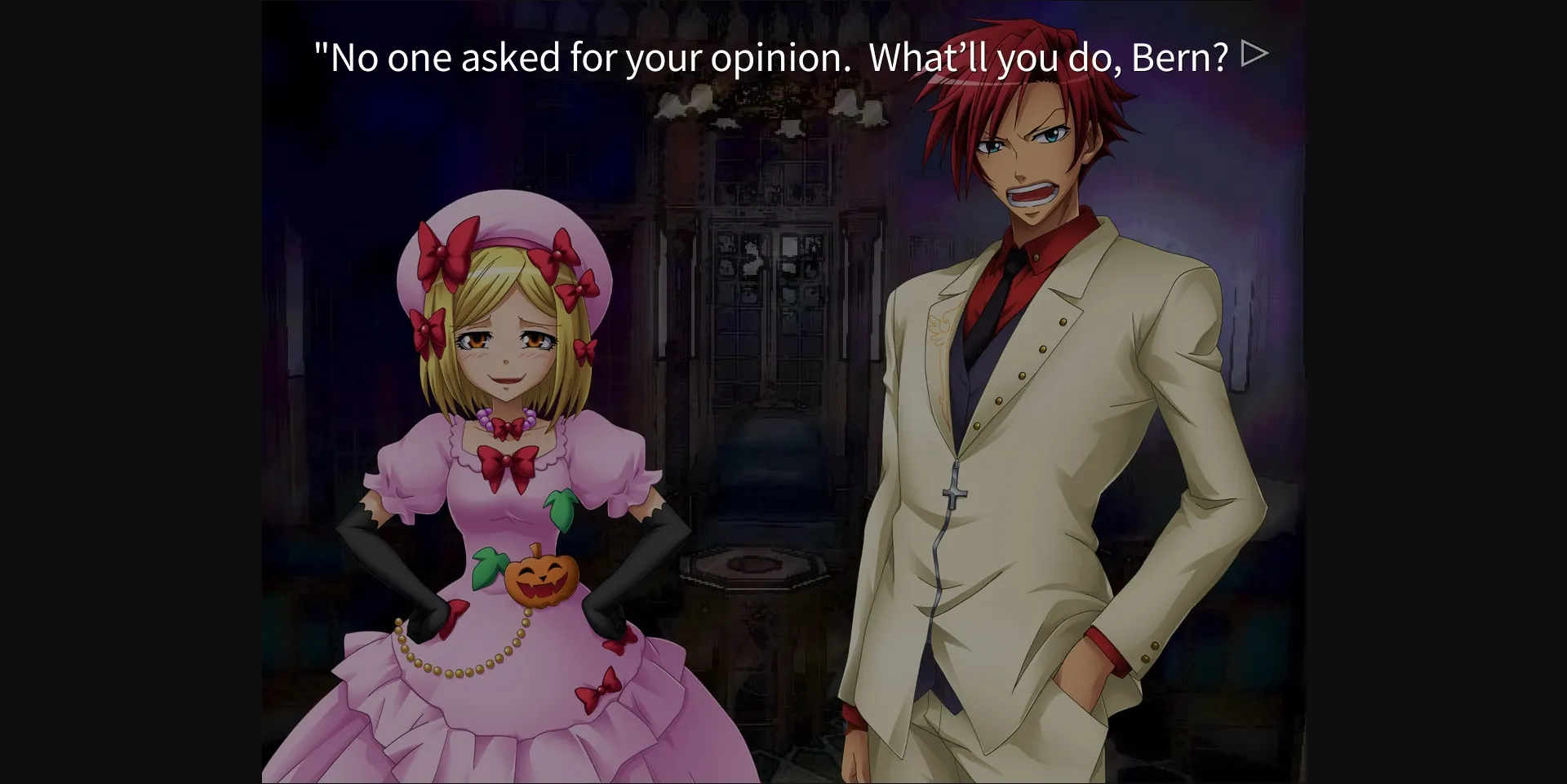1567x784 pixels.
Task: Click the silver cross pendant on the suit
Action: pyautogui.click(x=953, y=489)
